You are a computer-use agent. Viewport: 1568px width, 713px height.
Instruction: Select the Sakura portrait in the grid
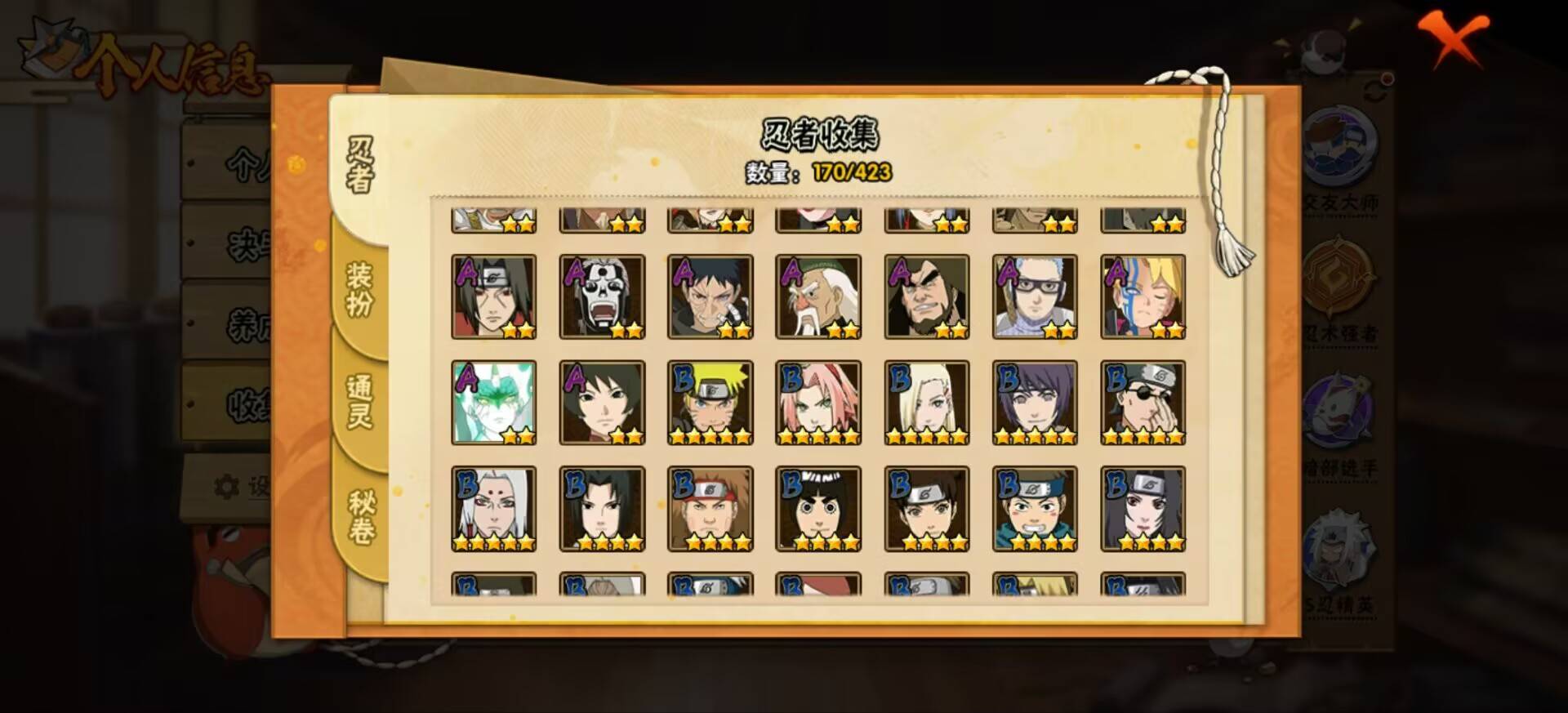818,402
